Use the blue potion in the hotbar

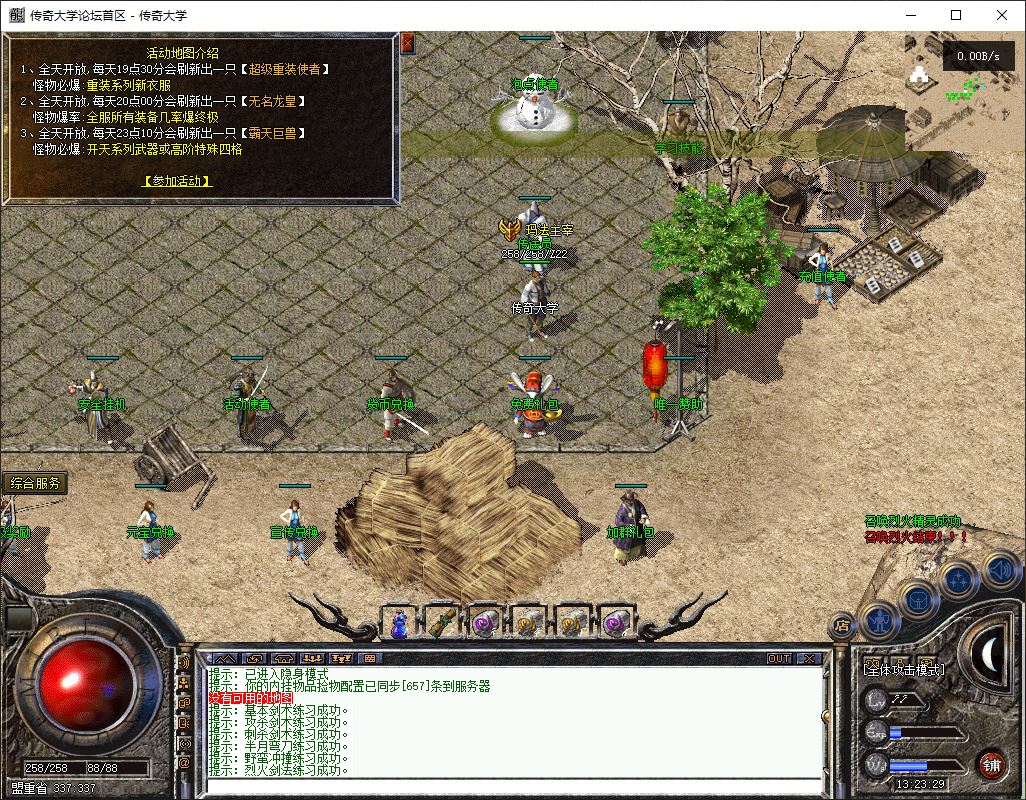tap(399, 623)
